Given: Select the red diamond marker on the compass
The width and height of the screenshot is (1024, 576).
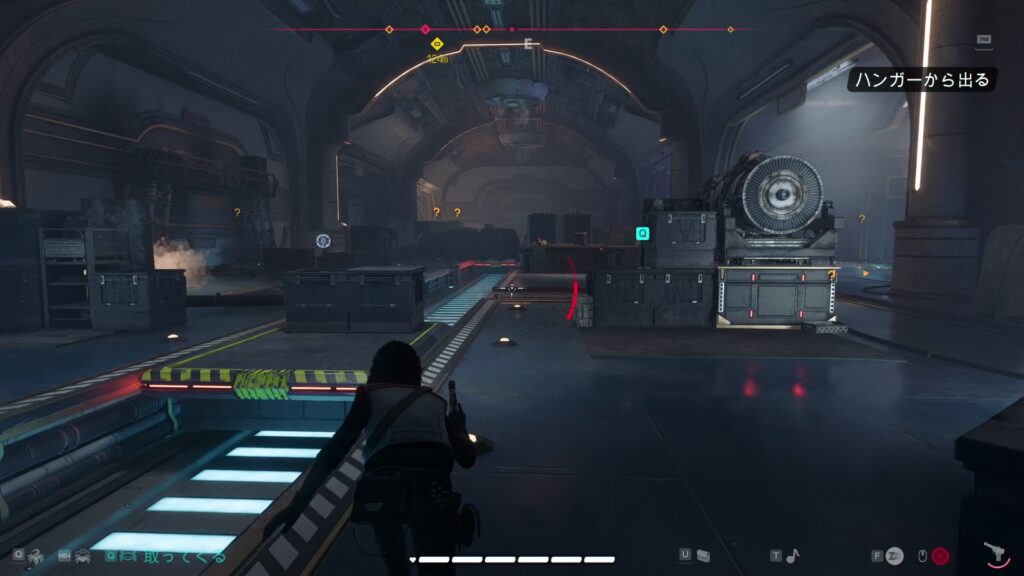Looking at the screenshot, I should [426, 29].
